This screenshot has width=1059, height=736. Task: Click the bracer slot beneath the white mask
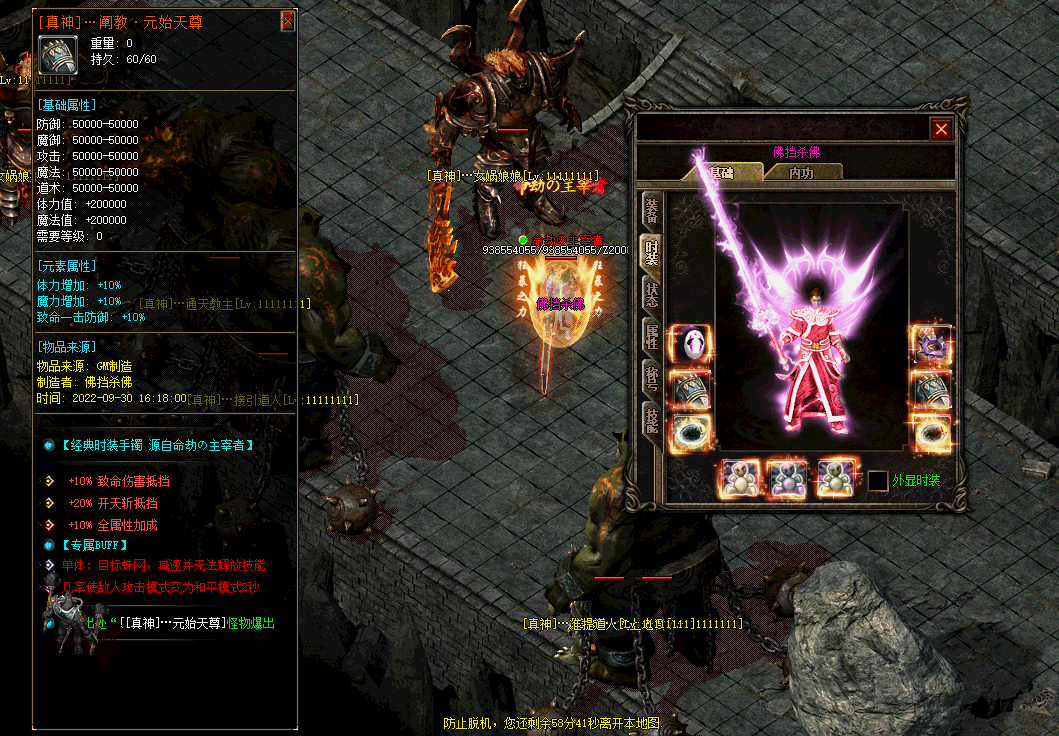[x=690, y=389]
